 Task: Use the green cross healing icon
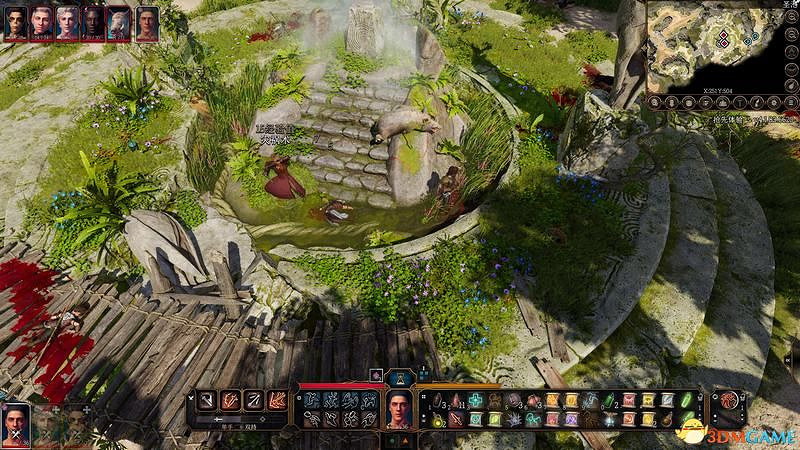[475, 400]
